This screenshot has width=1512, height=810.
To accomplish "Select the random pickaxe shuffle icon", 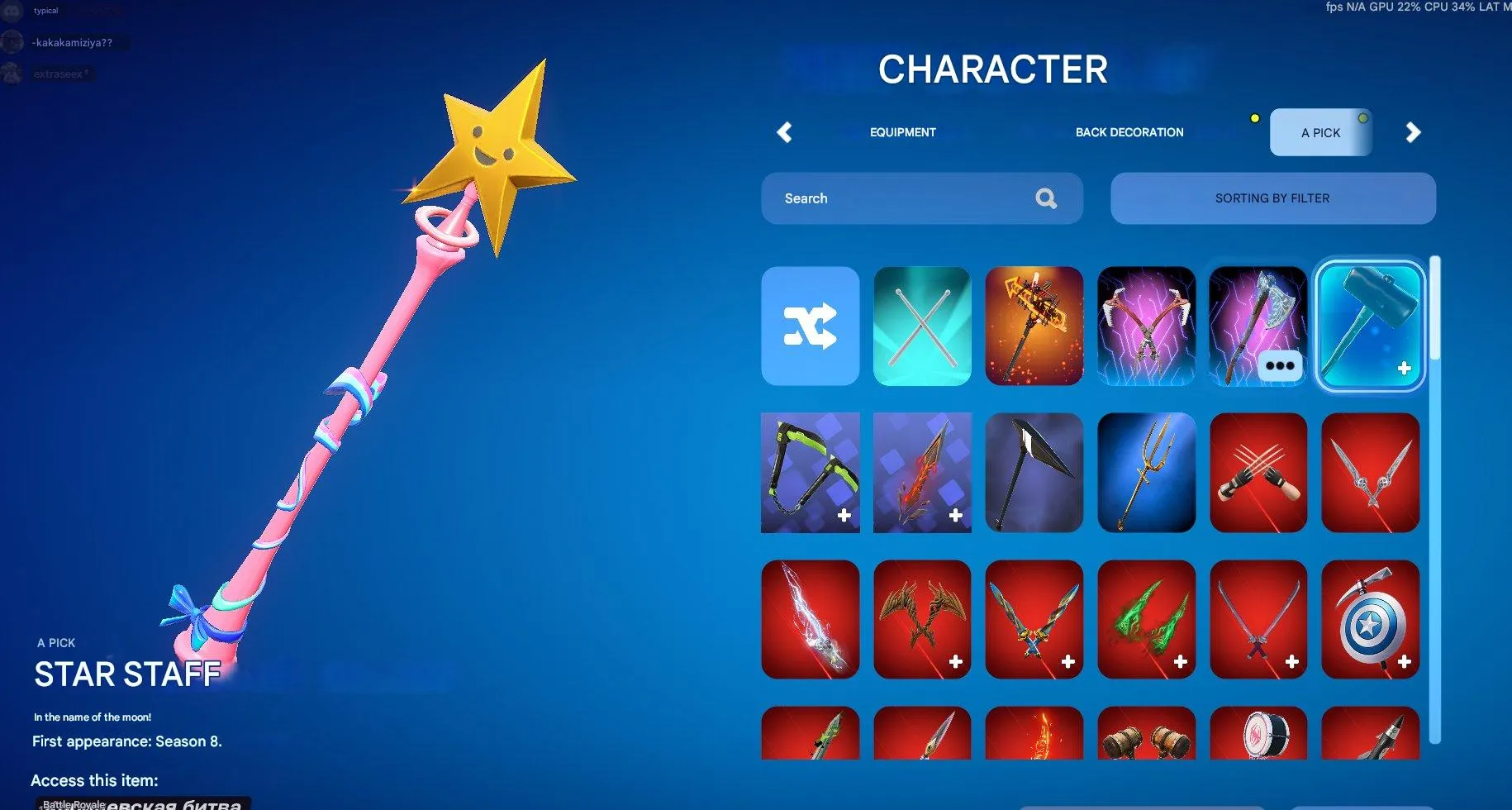I will pyautogui.click(x=810, y=326).
